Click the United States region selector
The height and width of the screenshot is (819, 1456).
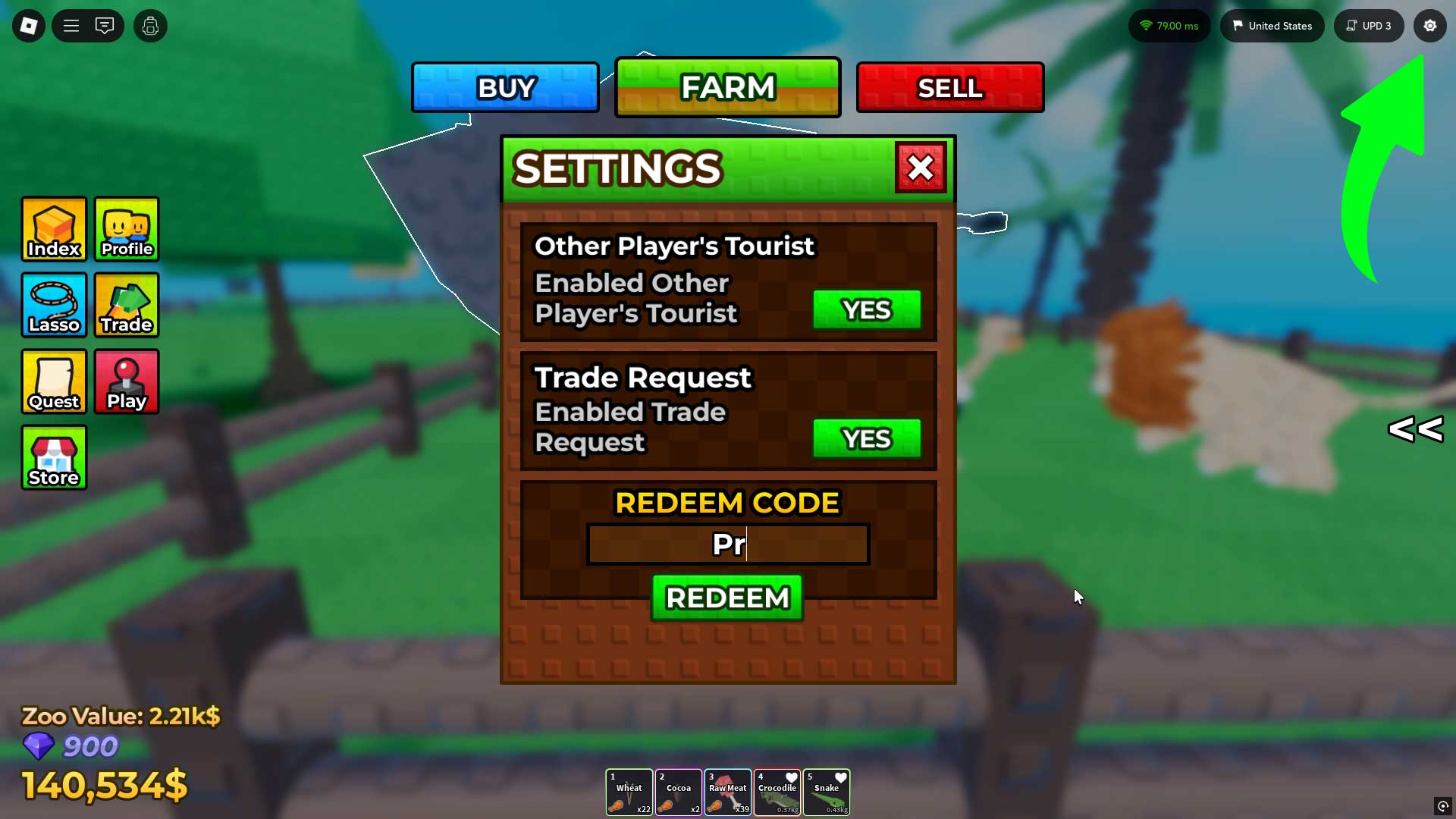click(x=1272, y=25)
